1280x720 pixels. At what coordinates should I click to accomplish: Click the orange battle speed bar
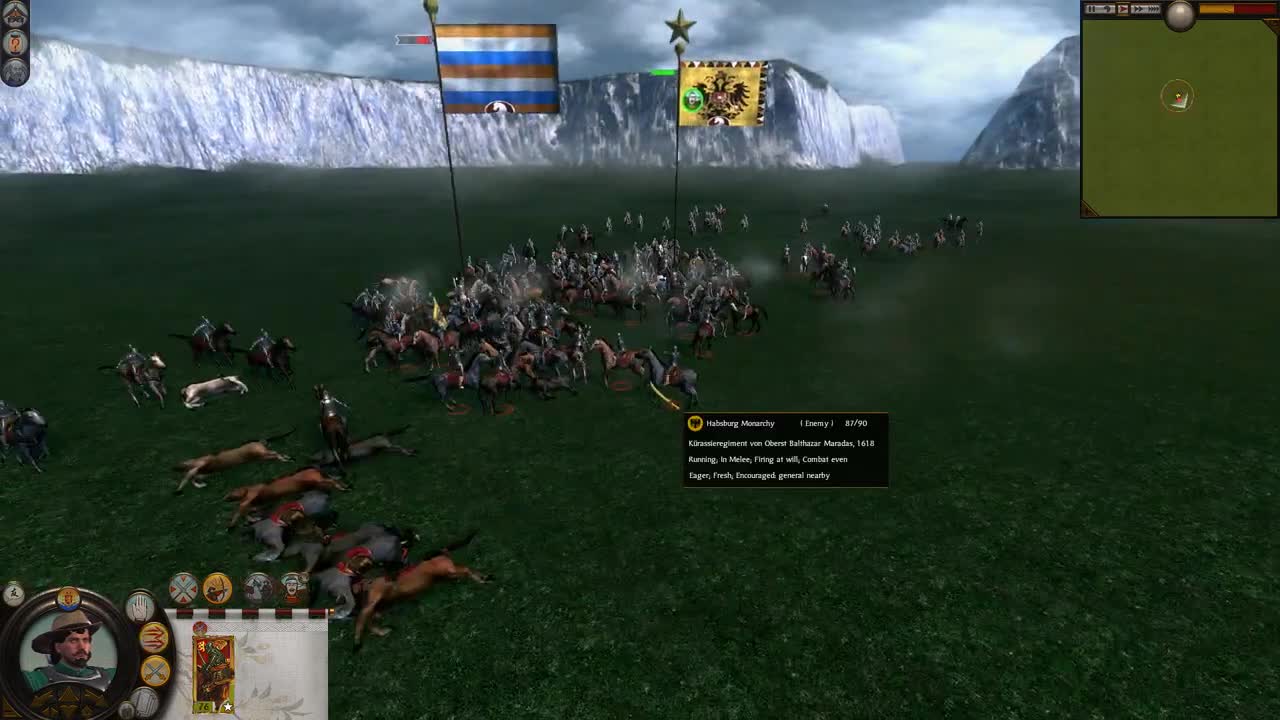pyautogui.click(x=1216, y=9)
